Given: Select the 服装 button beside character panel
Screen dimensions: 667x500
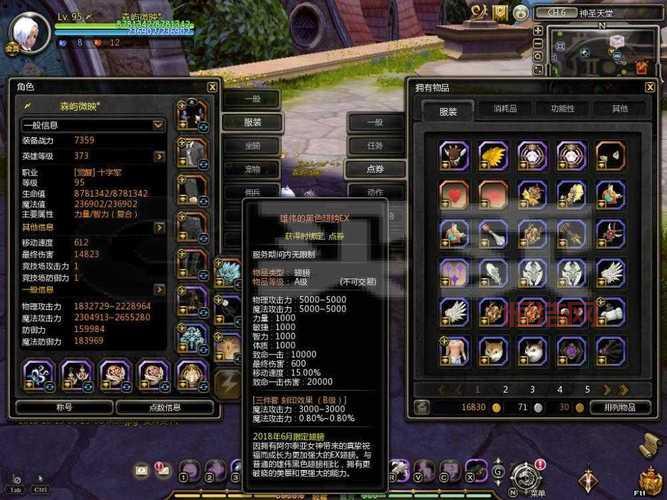Looking at the screenshot, I should click(252, 122).
